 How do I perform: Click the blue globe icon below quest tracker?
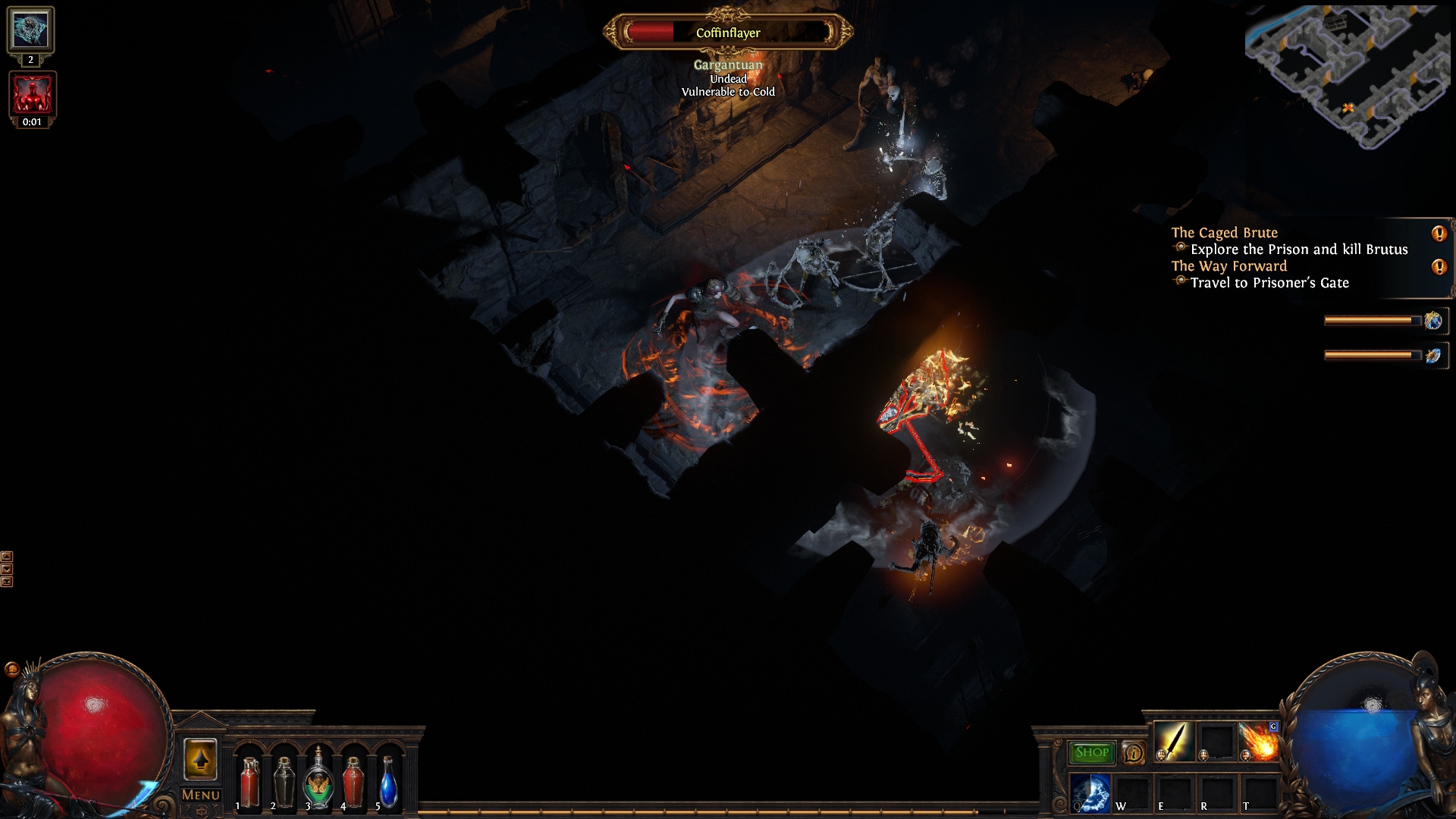[1432, 321]
